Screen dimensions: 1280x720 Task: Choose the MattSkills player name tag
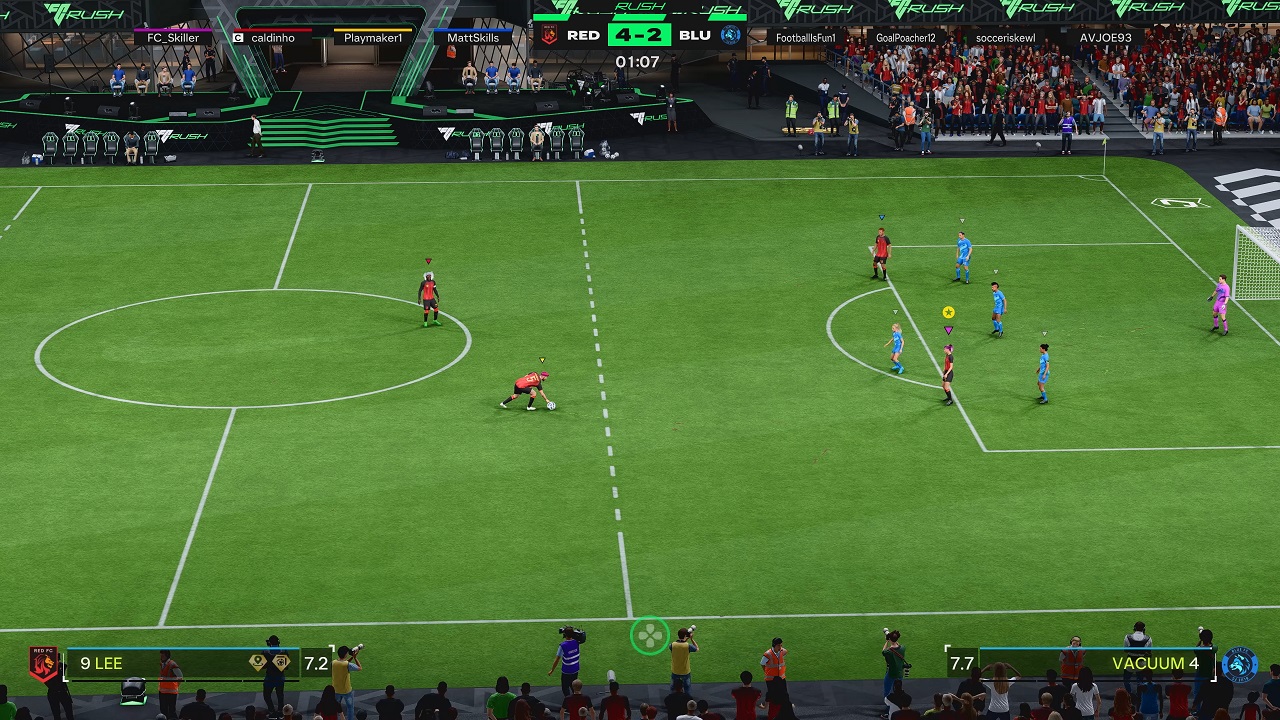click(x=473, y=38)
